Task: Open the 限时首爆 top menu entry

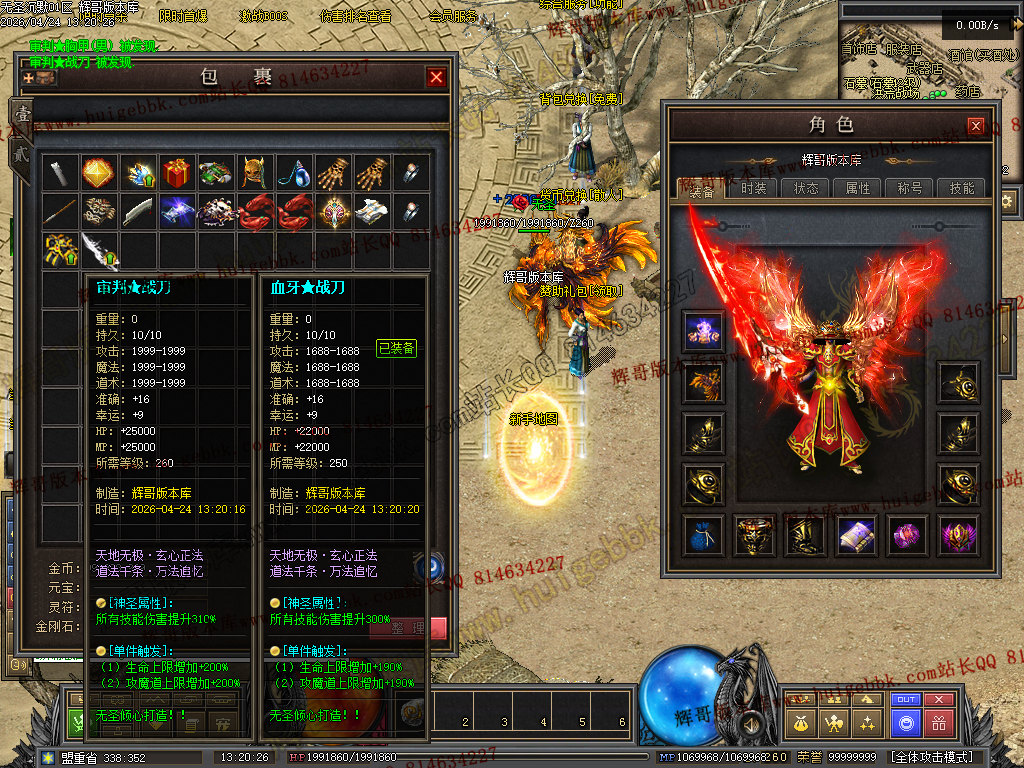Action: pyautogui.click(x=183, y=17)
